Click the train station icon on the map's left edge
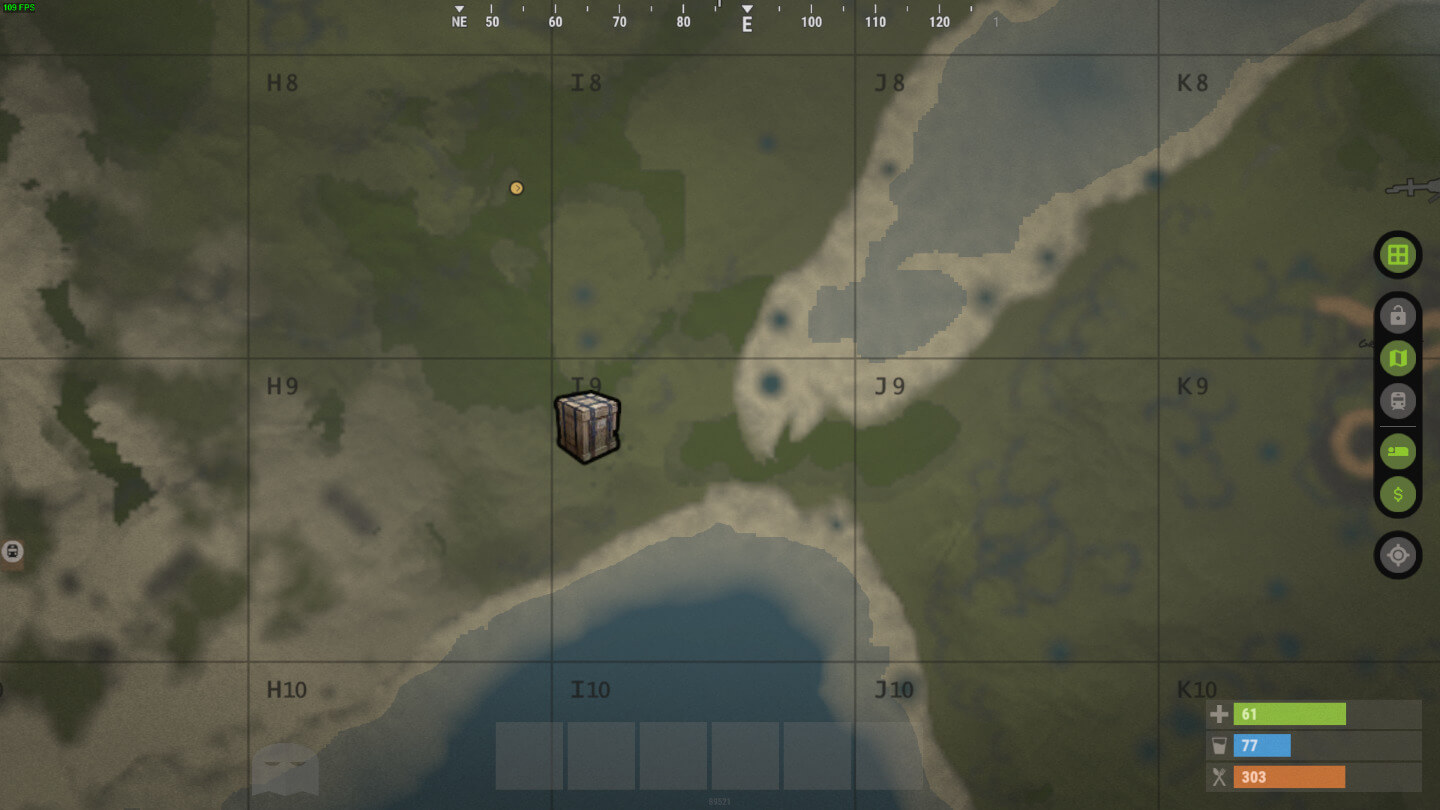 [14, 551]
